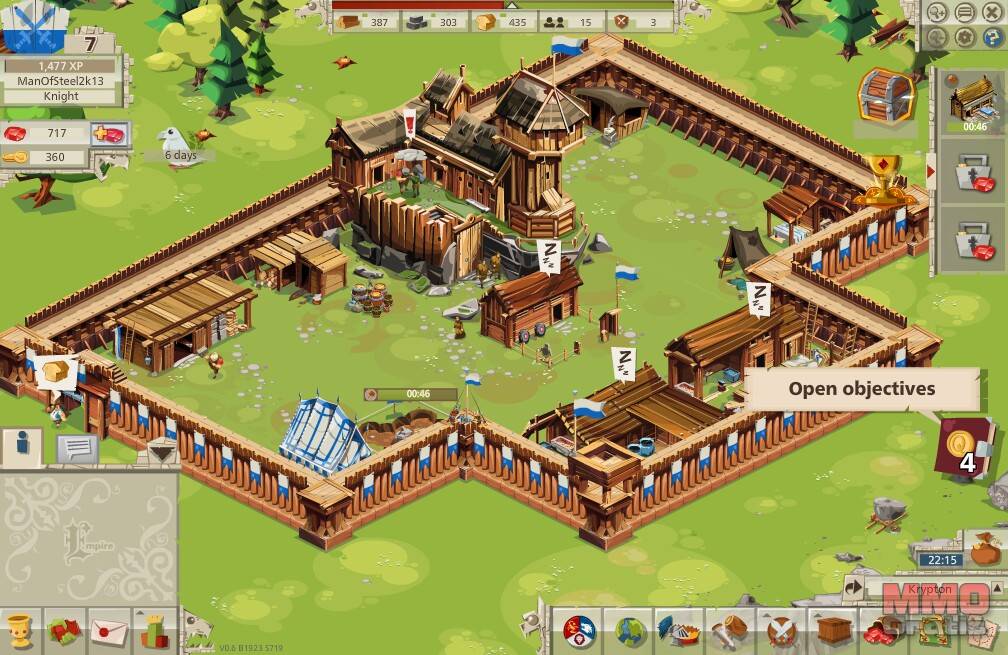Click the bread food warning icon
Screen dimensions: 1008x655
coord(56,369)
